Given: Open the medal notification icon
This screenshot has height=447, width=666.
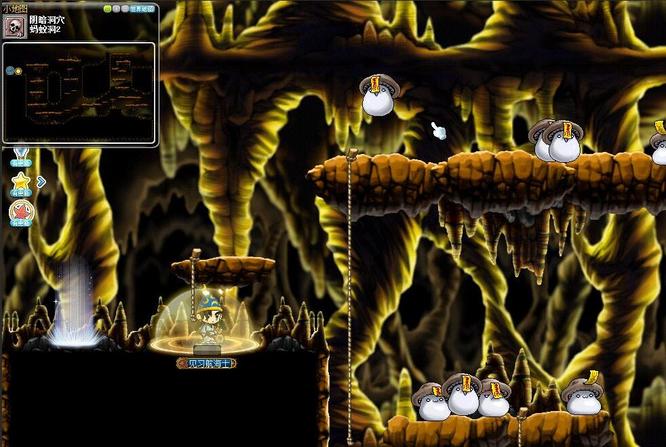Looking at the screenshot, I should pyautogui.click(x=20, y=156).
